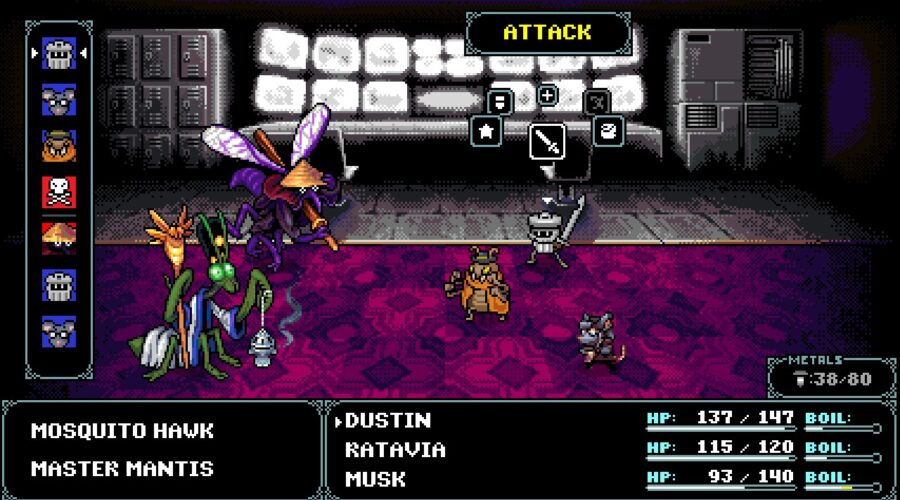
Task: Select Musk in the party list
Action: tap(375, 479)
